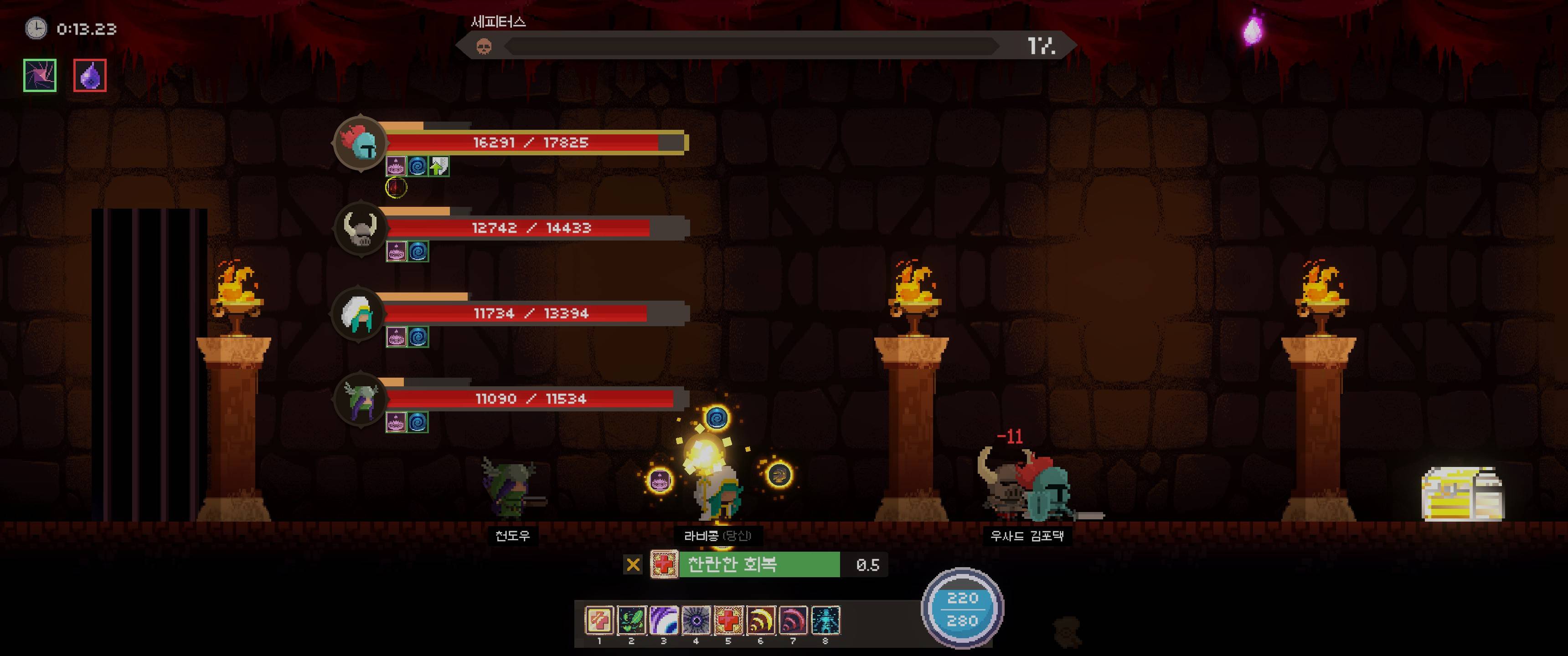The height and width of the screenshot is (656, 1568).
Task: Inspect the yellow-circled red debuff on the knight
Action: coord(396,187)
